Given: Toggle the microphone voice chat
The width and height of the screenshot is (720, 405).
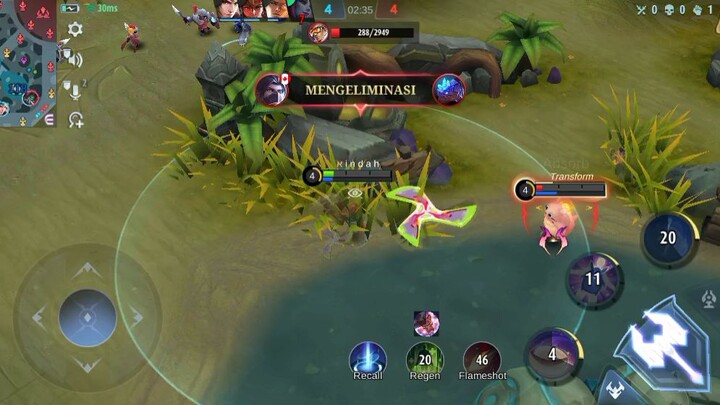Looking at the screenshot, I should click(73, 90).
